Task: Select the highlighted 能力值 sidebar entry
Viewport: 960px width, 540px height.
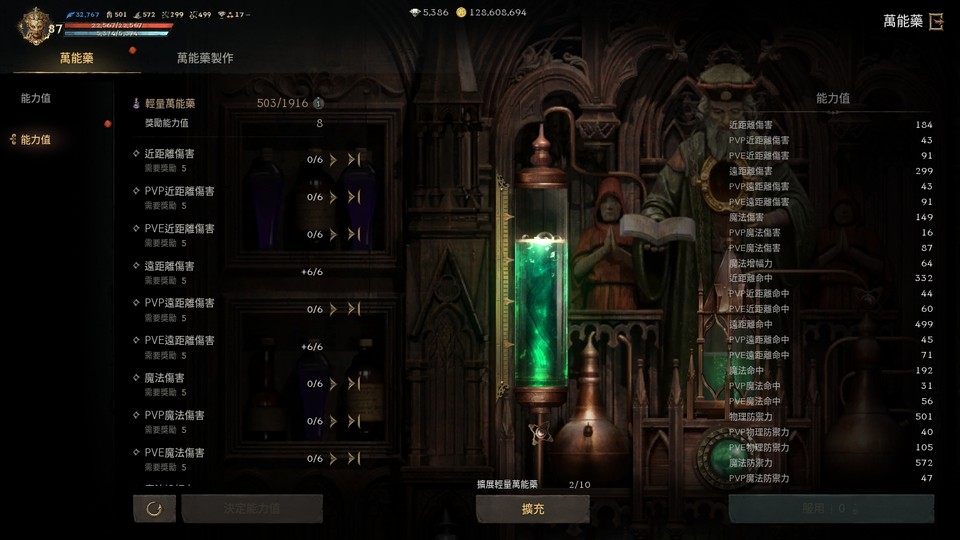Action: tap(36, 140)
